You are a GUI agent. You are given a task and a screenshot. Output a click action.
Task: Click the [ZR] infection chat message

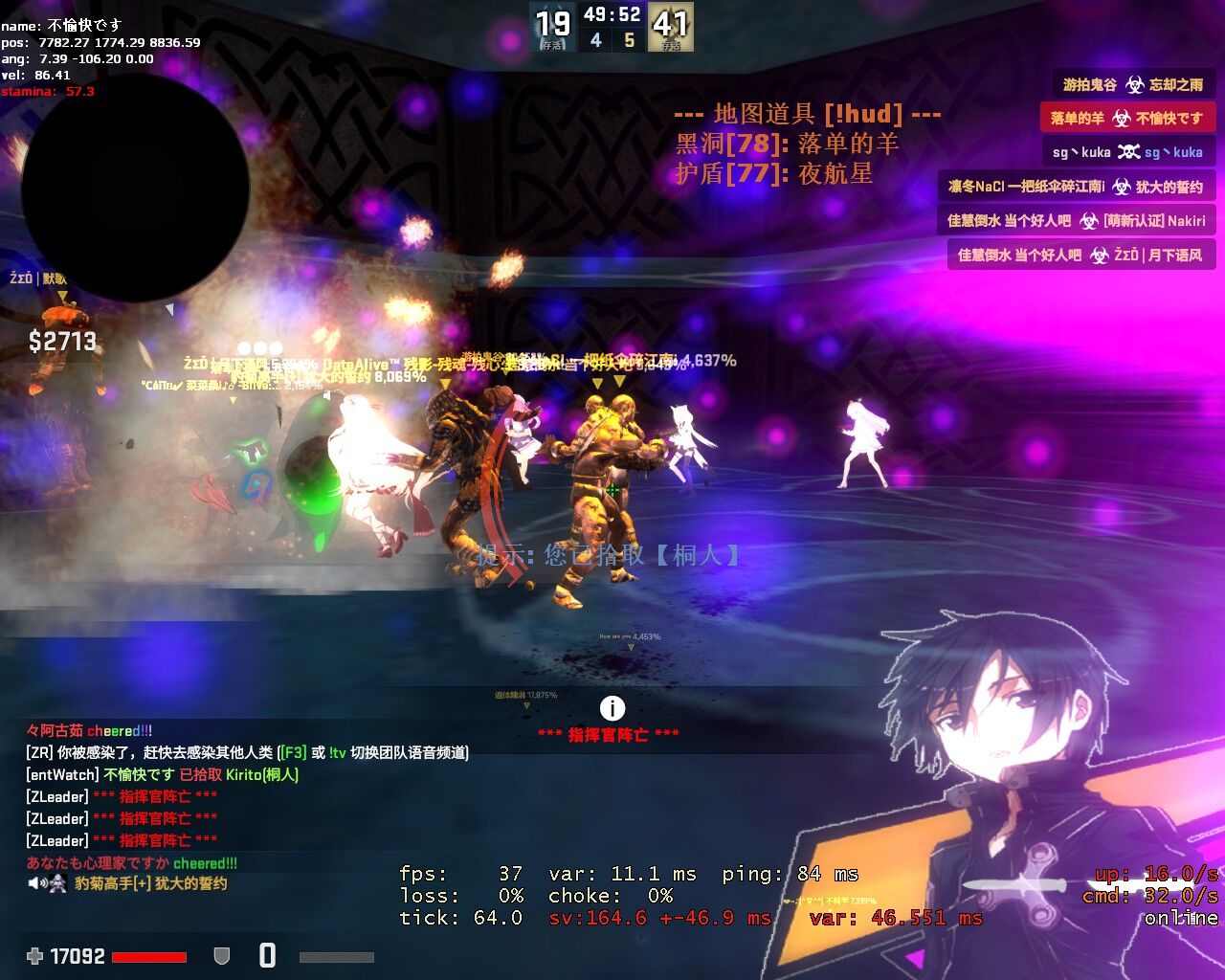click(x=247, y=752)
